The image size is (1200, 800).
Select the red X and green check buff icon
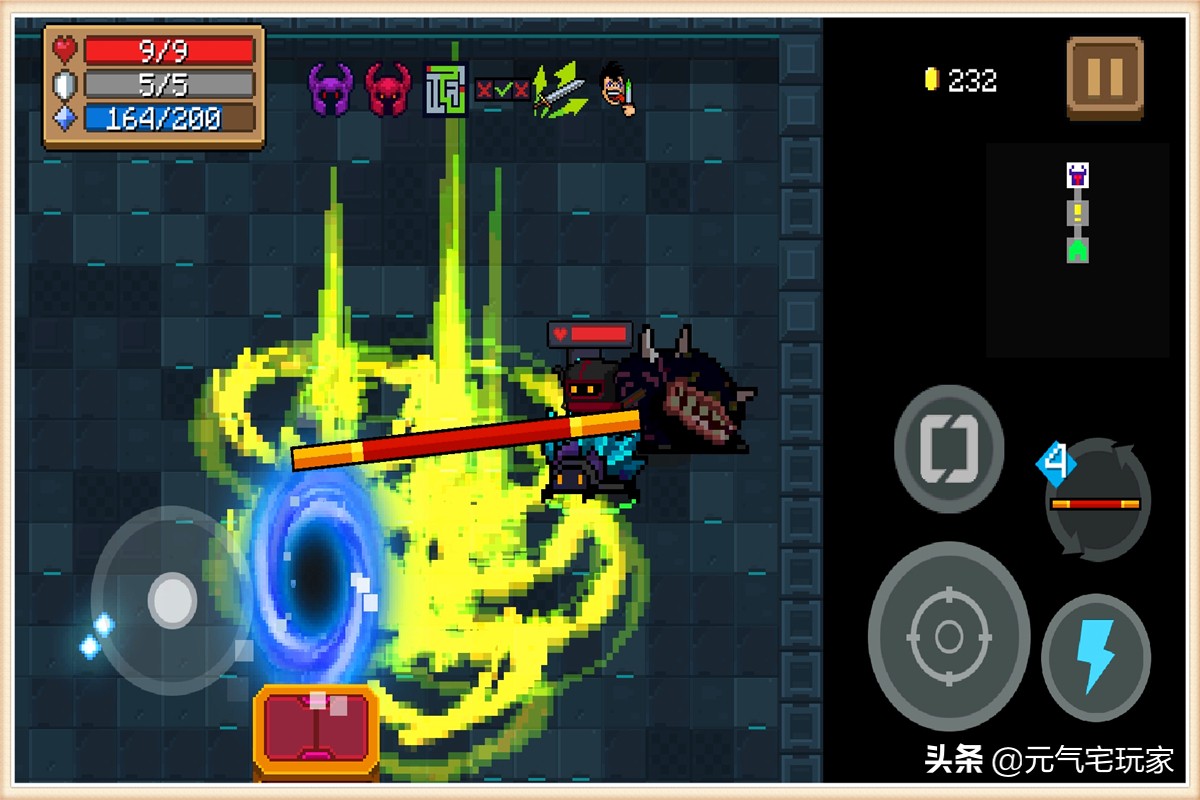[502, 90]
